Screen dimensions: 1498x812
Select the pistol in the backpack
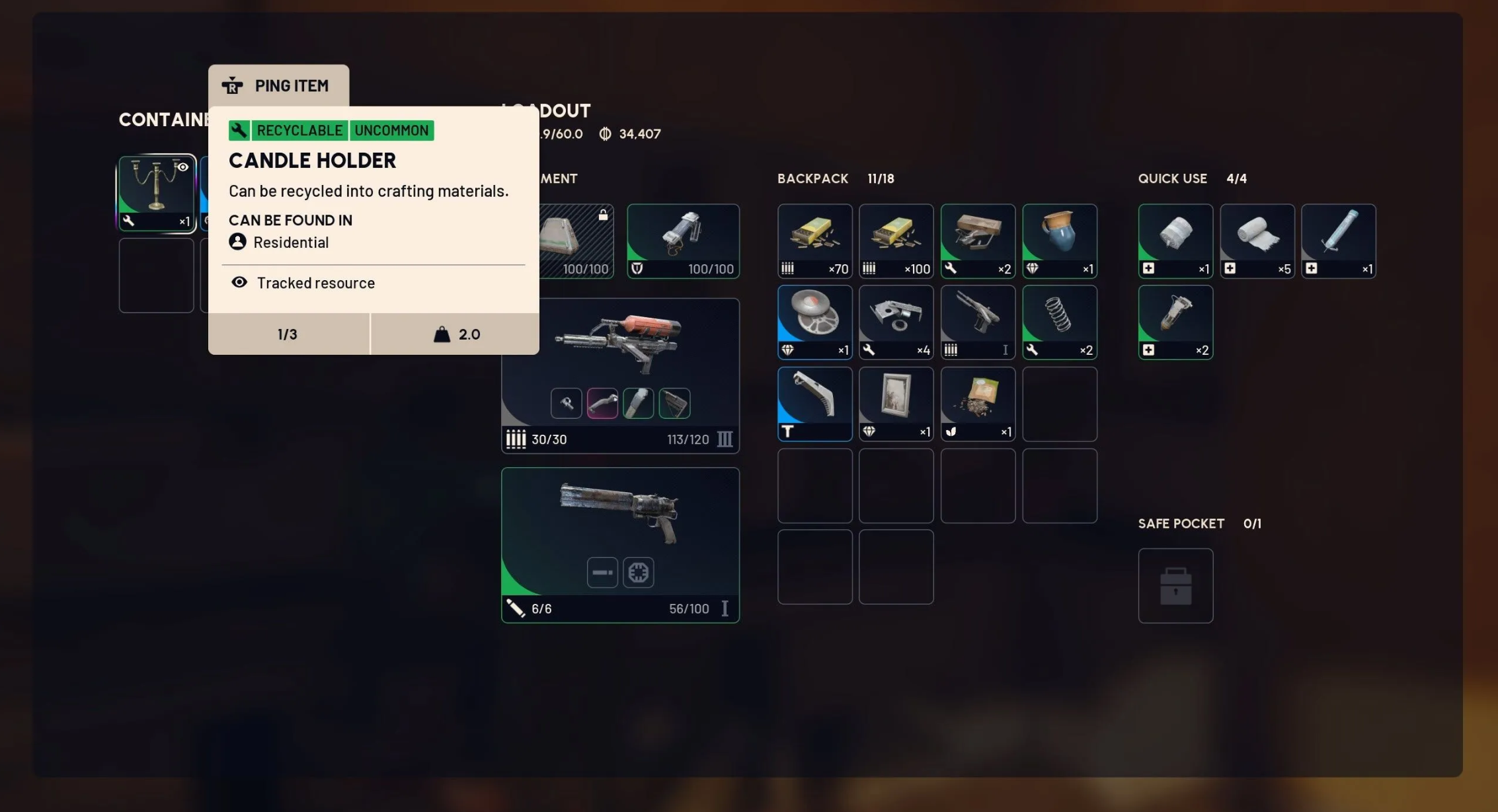point(977,322)
